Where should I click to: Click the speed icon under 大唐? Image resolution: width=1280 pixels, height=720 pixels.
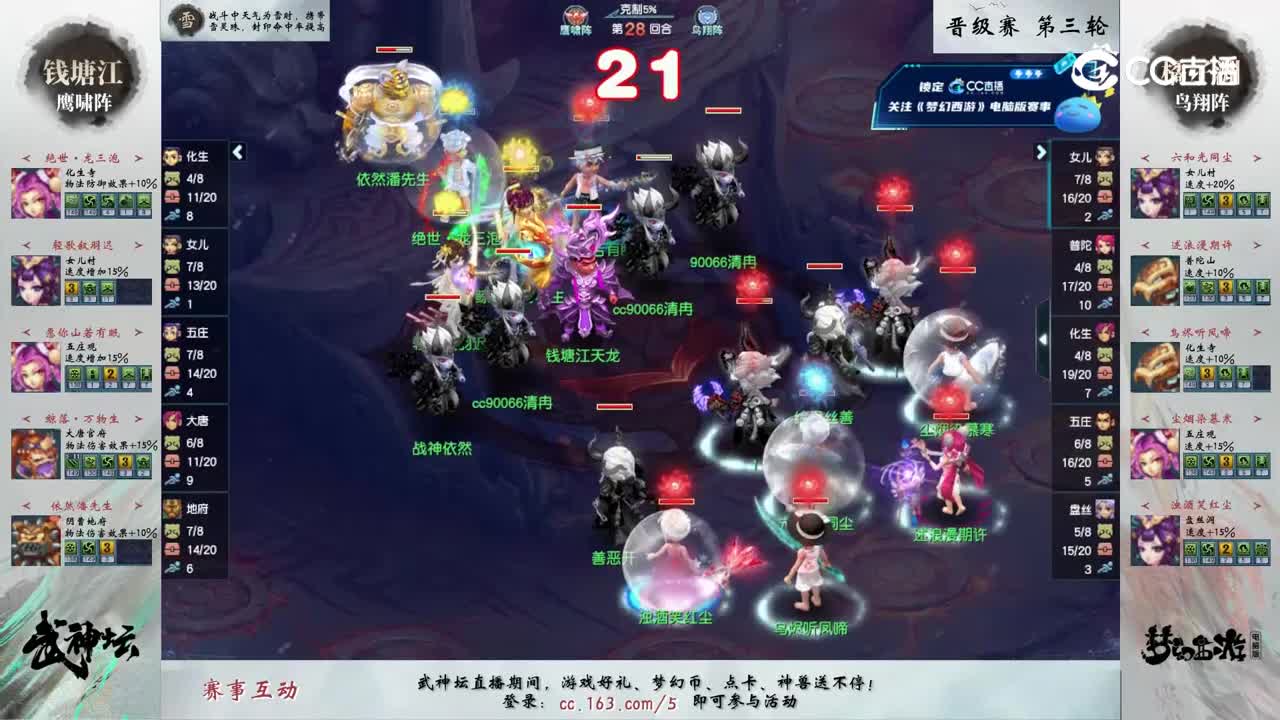[174, 481]
